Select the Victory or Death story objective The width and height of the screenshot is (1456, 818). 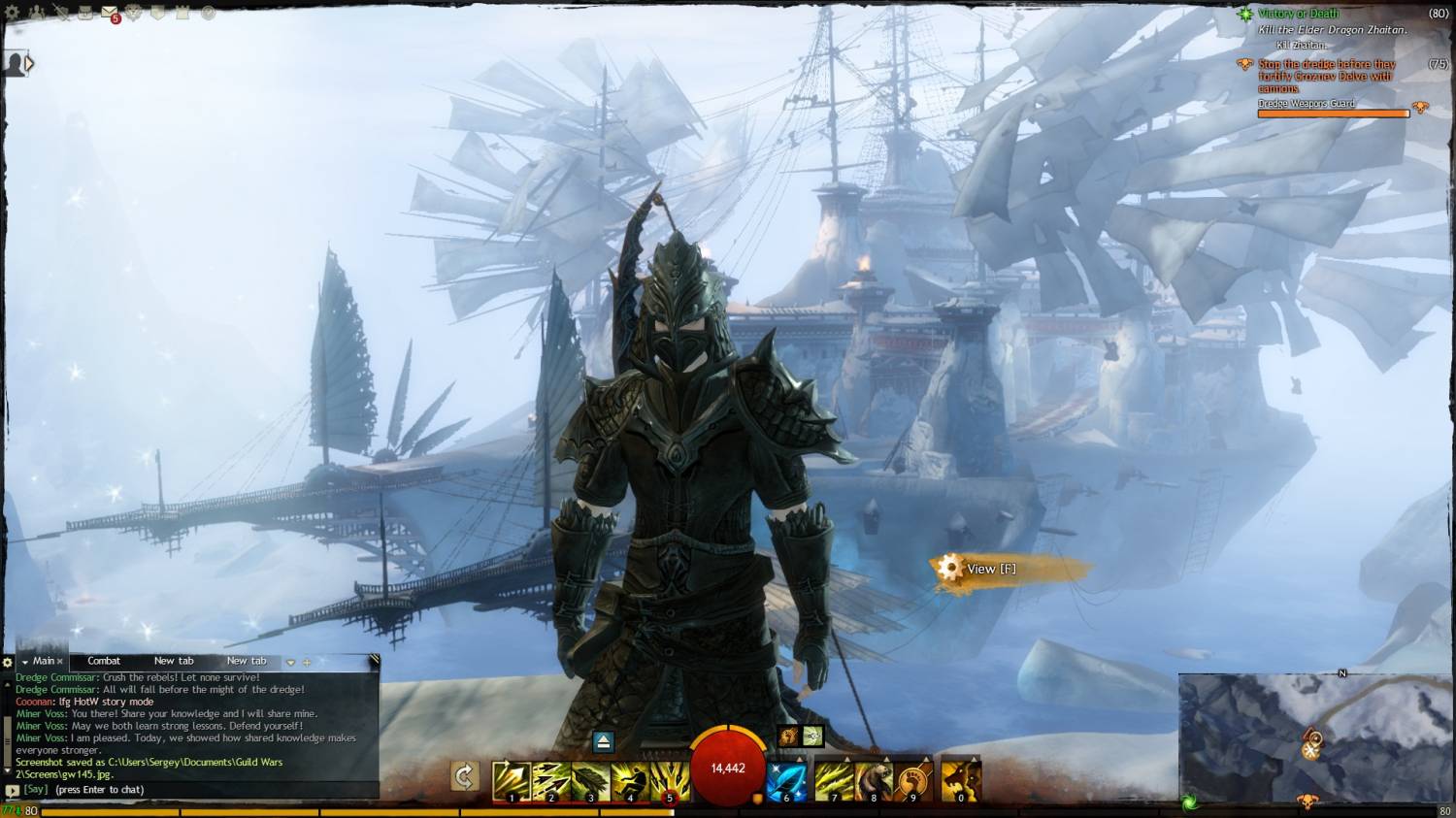pos(1298,14)
